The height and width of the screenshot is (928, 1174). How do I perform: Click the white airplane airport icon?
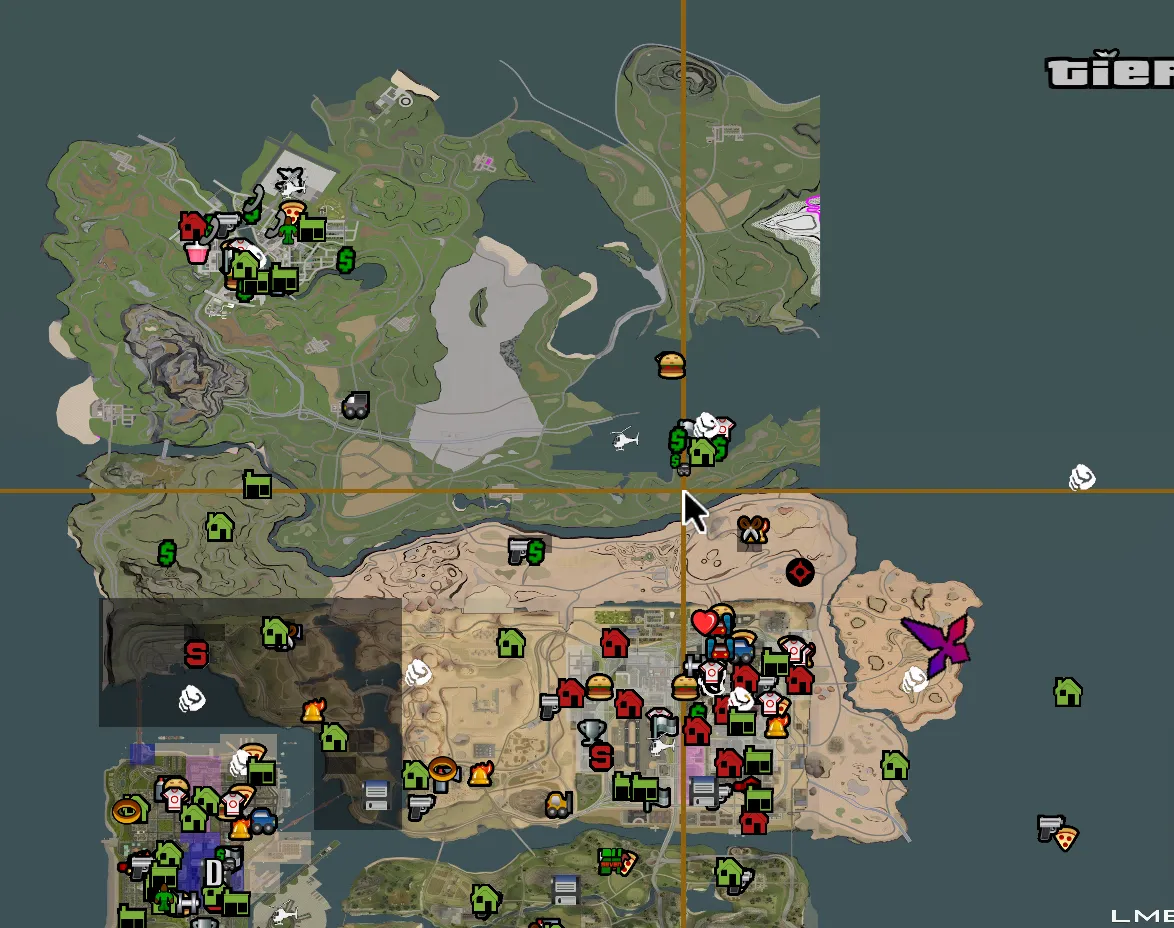click(290, 181)
